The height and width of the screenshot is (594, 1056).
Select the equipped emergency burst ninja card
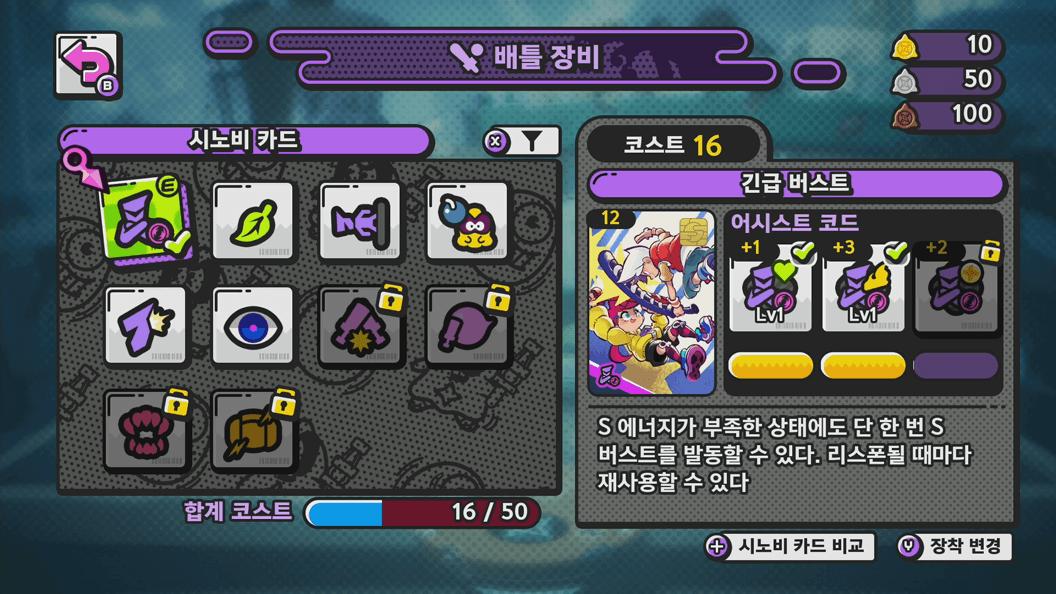[x=144, y=221]
